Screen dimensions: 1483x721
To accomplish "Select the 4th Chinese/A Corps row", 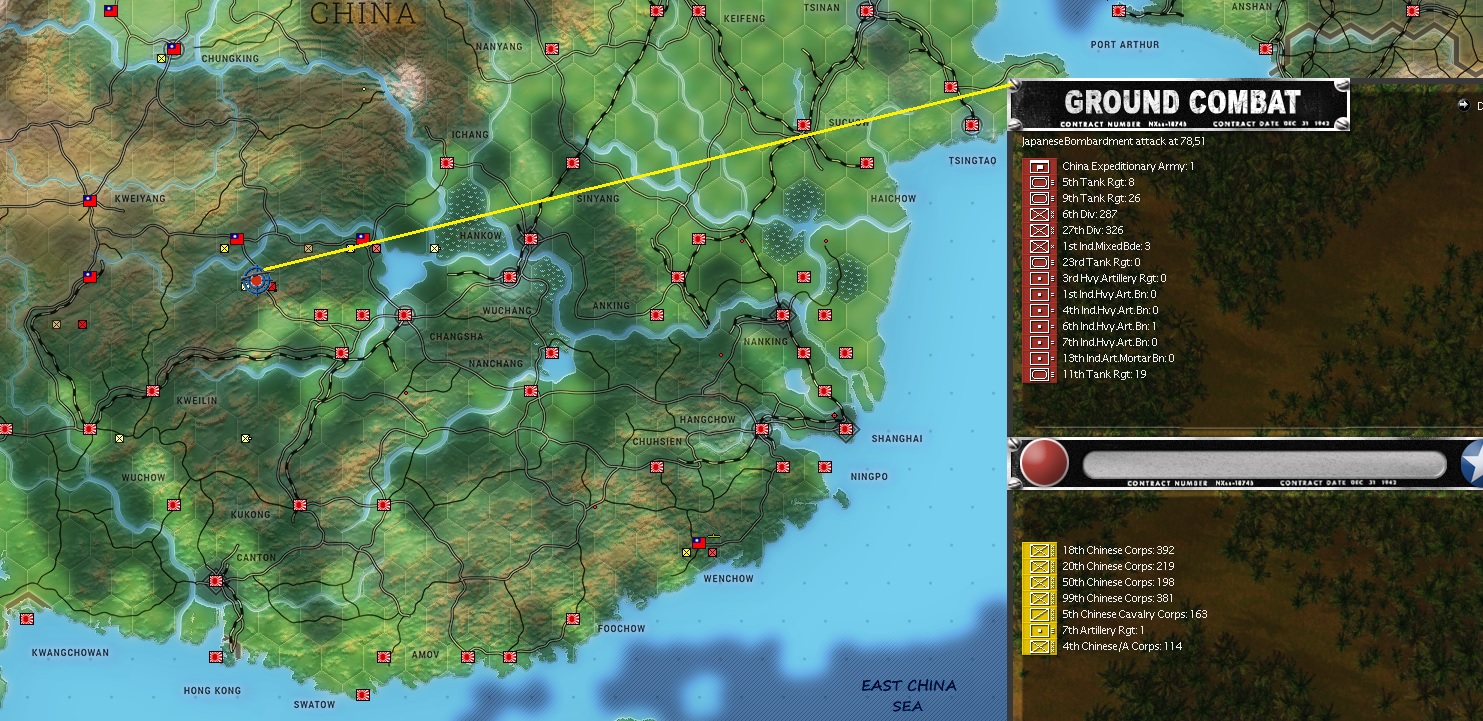I will pos(1121,646).
